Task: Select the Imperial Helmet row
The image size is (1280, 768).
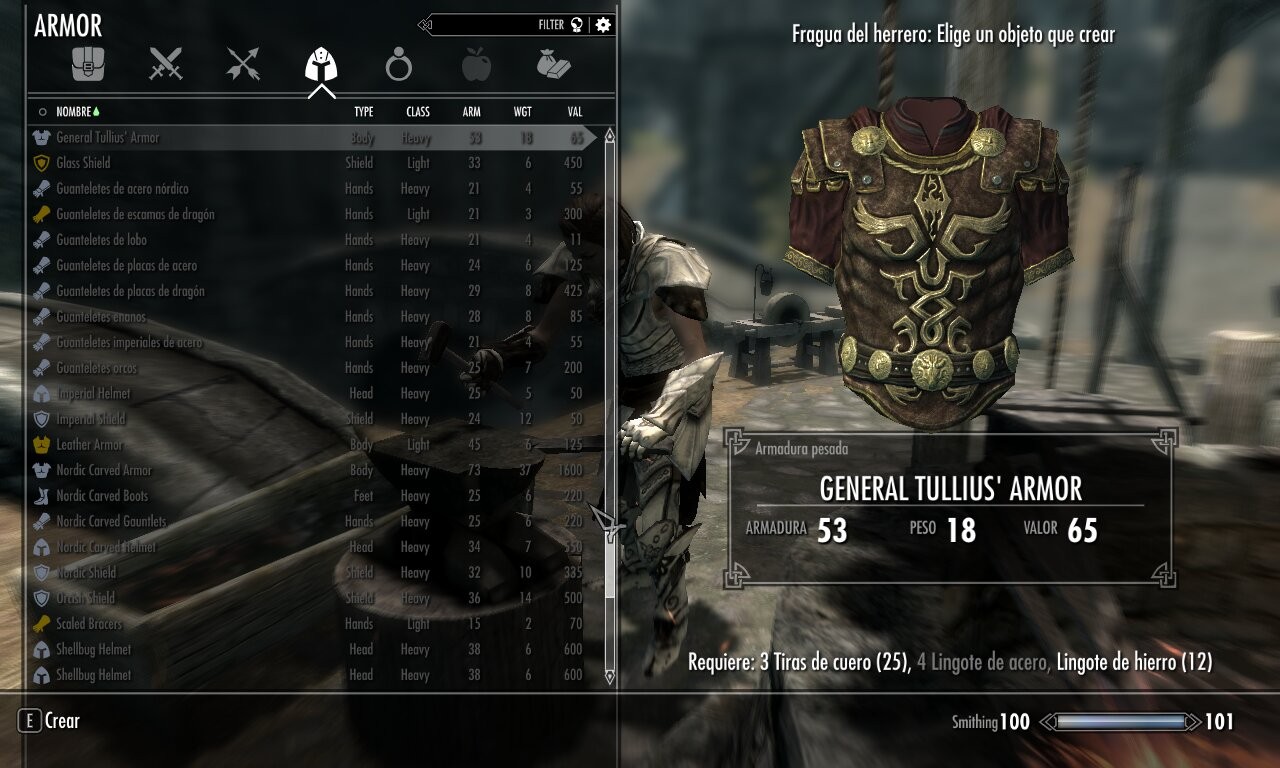Action: (93, 394)
